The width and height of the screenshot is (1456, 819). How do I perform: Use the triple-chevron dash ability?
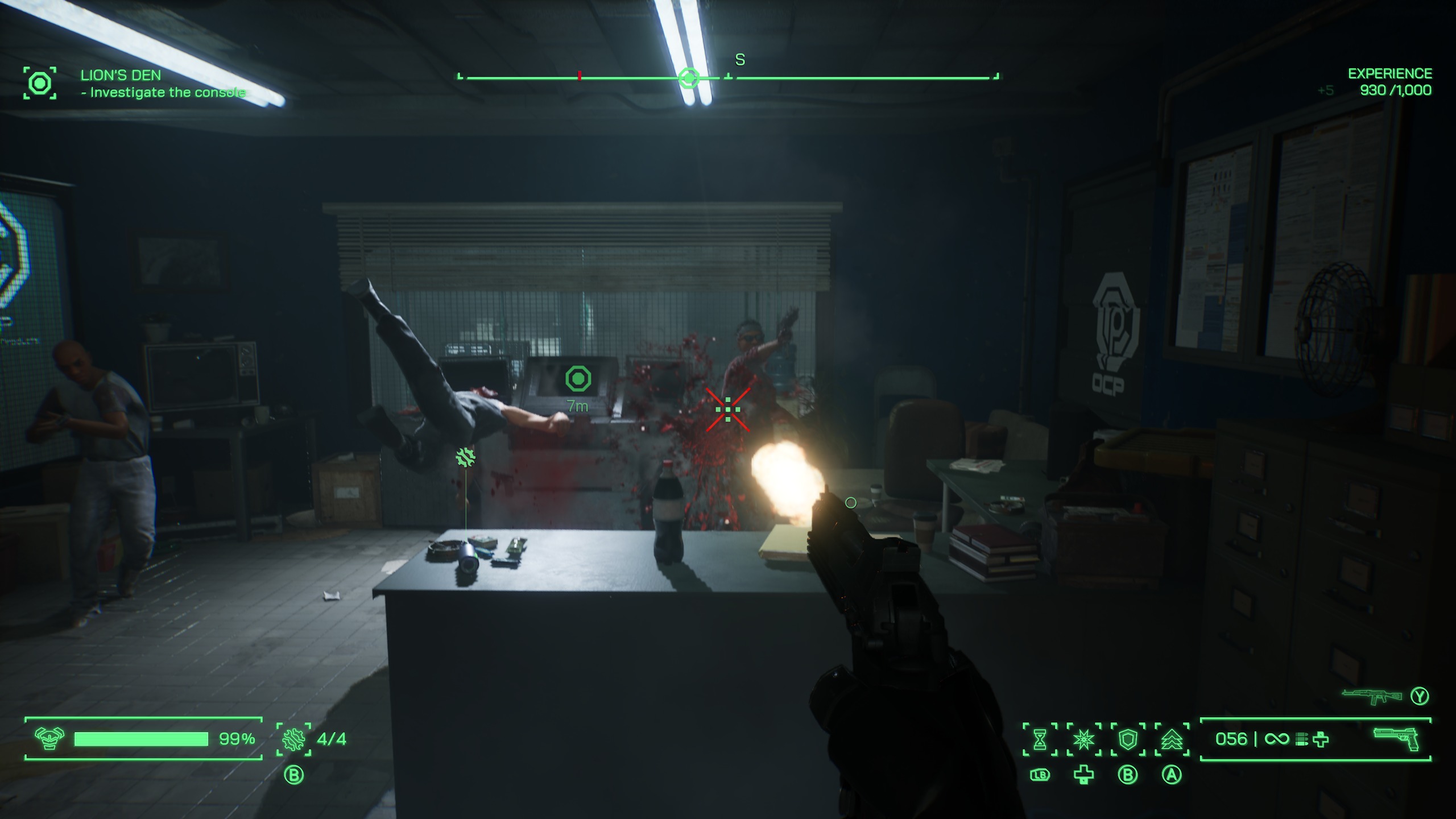pyautogui.click(x=1172, y=739)
